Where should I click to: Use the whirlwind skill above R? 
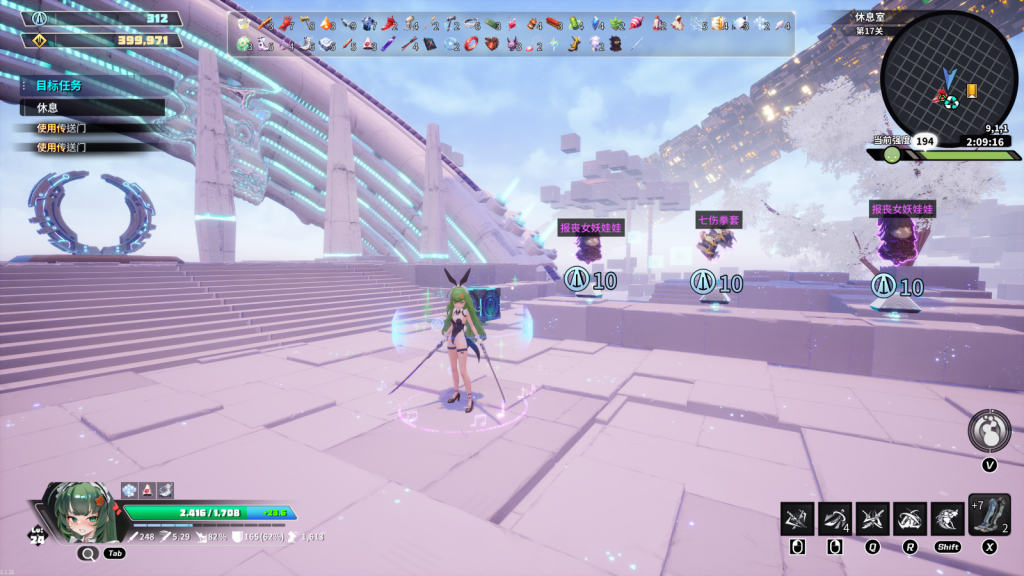click(910, 519)
